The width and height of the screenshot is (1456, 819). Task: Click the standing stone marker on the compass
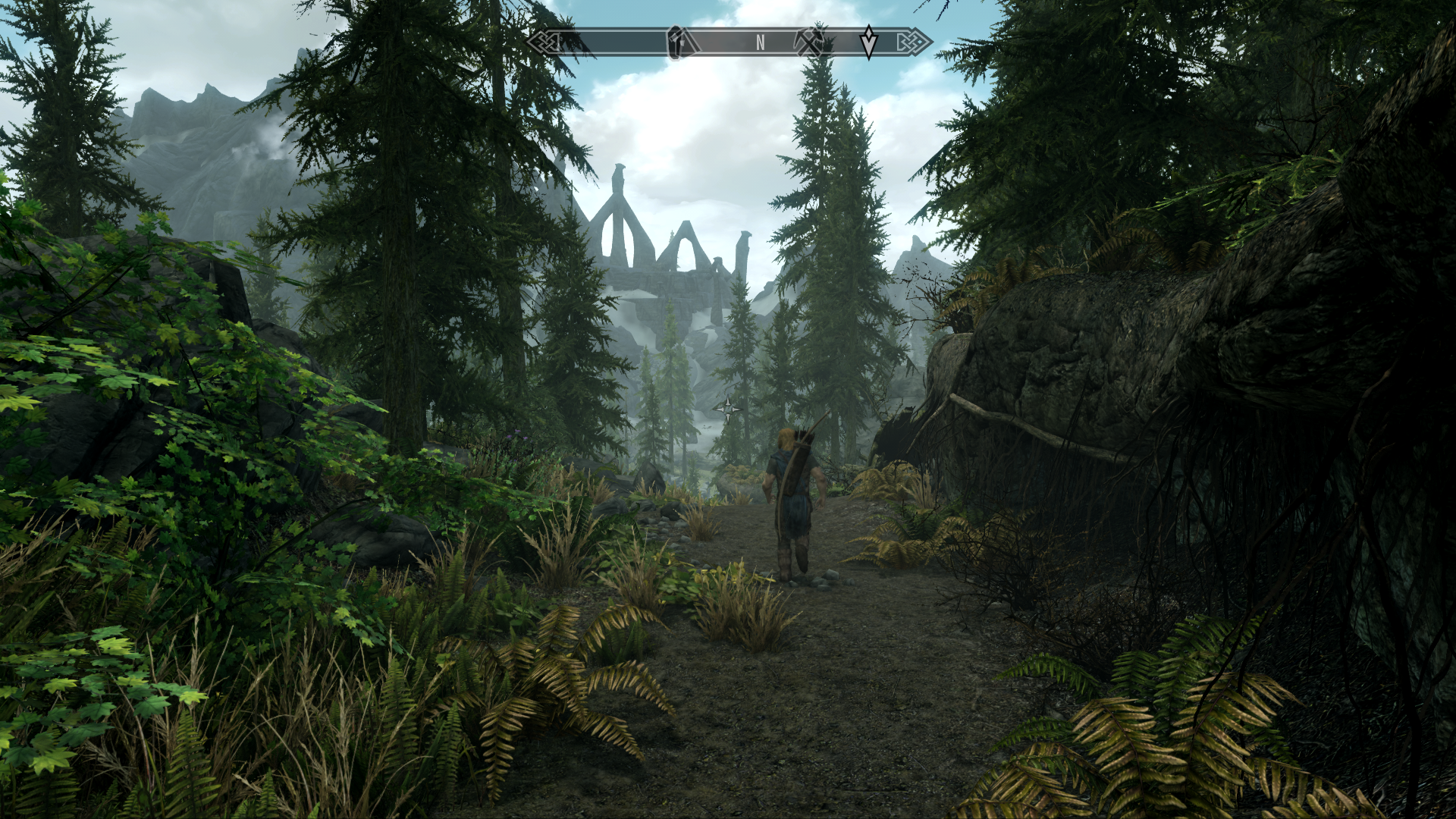pyautogui.click(x=676, y=42)
